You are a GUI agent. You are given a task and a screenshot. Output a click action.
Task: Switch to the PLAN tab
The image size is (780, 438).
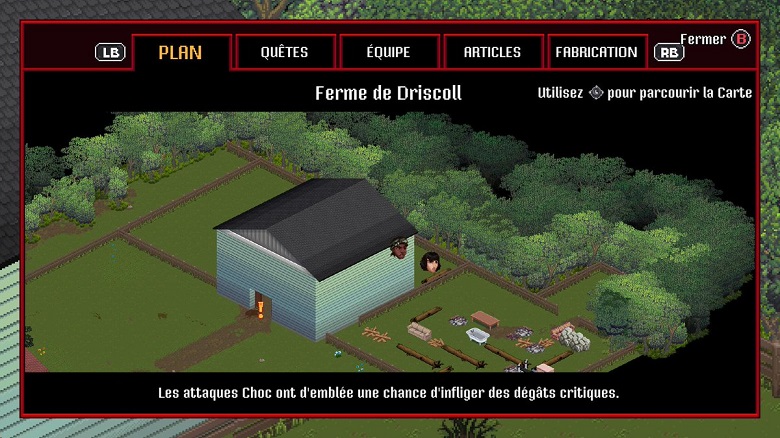pyautogui.click(x=181, y=52)
